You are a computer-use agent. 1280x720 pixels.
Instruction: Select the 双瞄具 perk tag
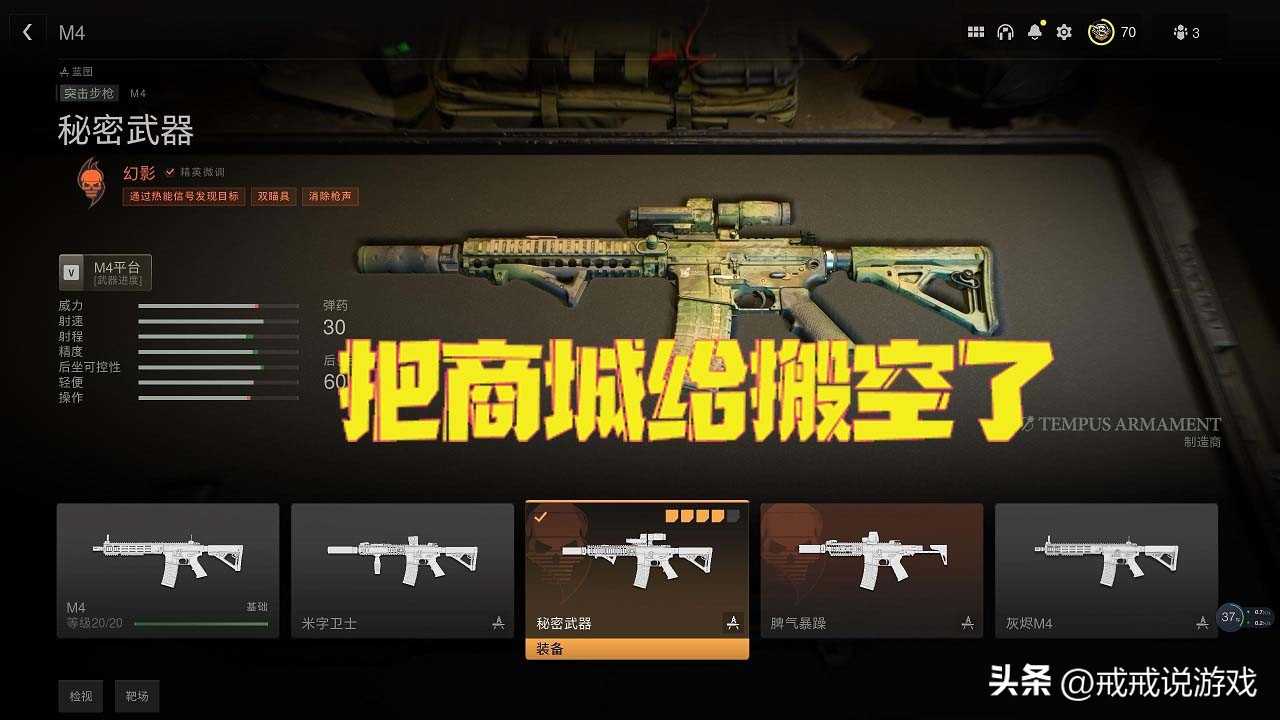coord(273,196)
